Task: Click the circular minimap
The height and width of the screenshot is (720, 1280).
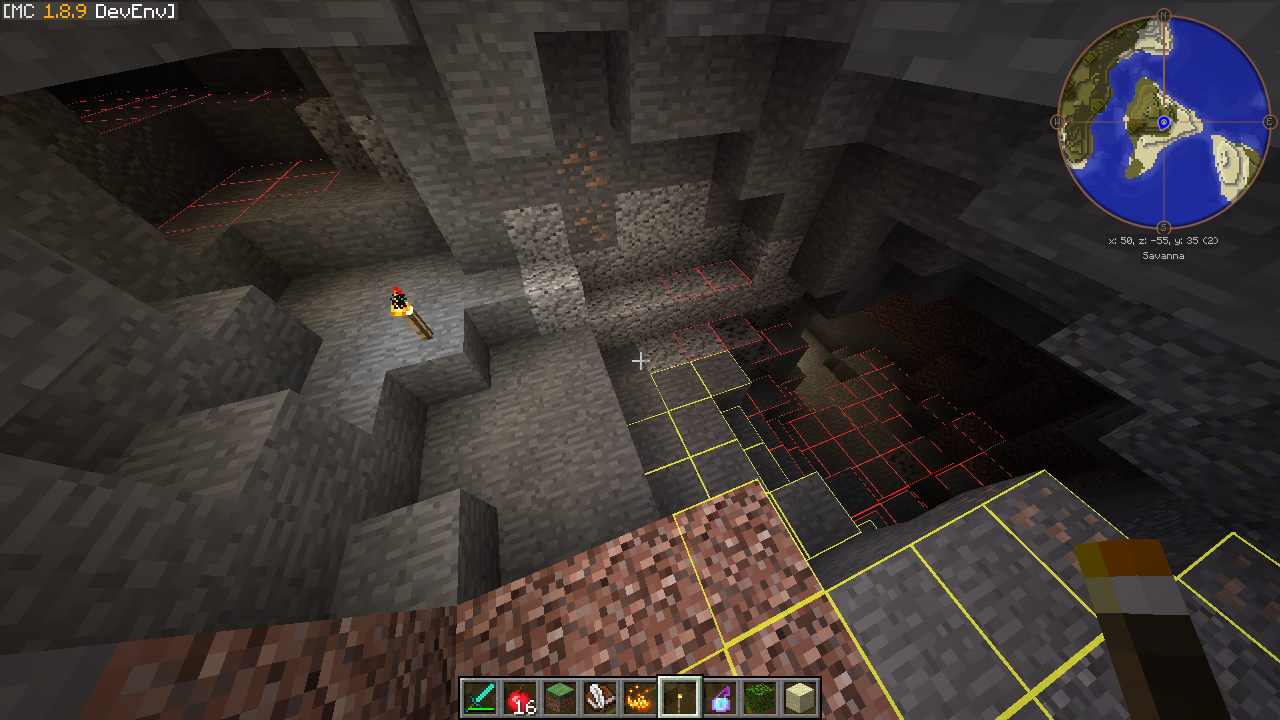Action: pyautogui.click(x=1163, y=122)
